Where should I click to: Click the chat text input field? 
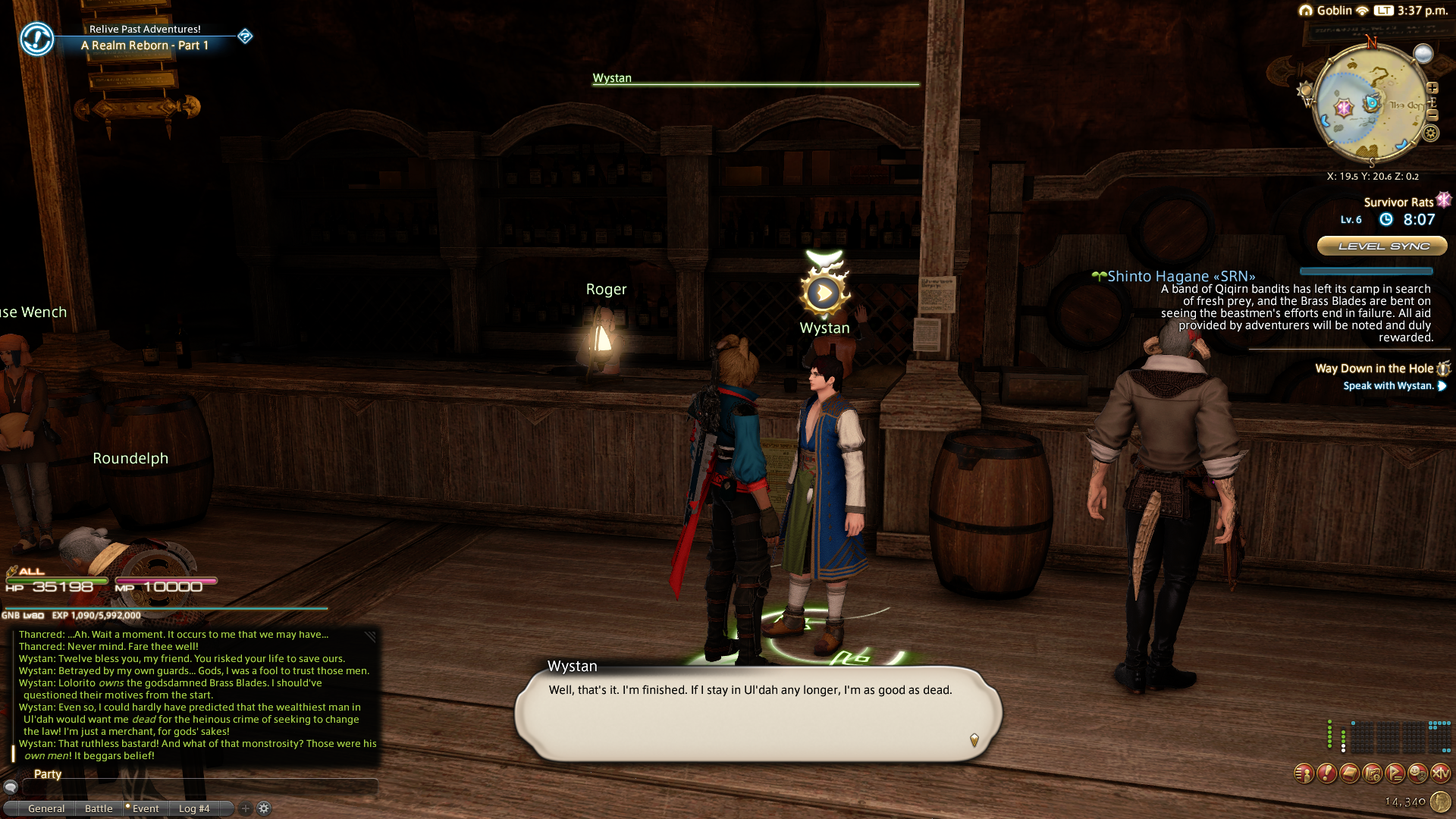199,787
